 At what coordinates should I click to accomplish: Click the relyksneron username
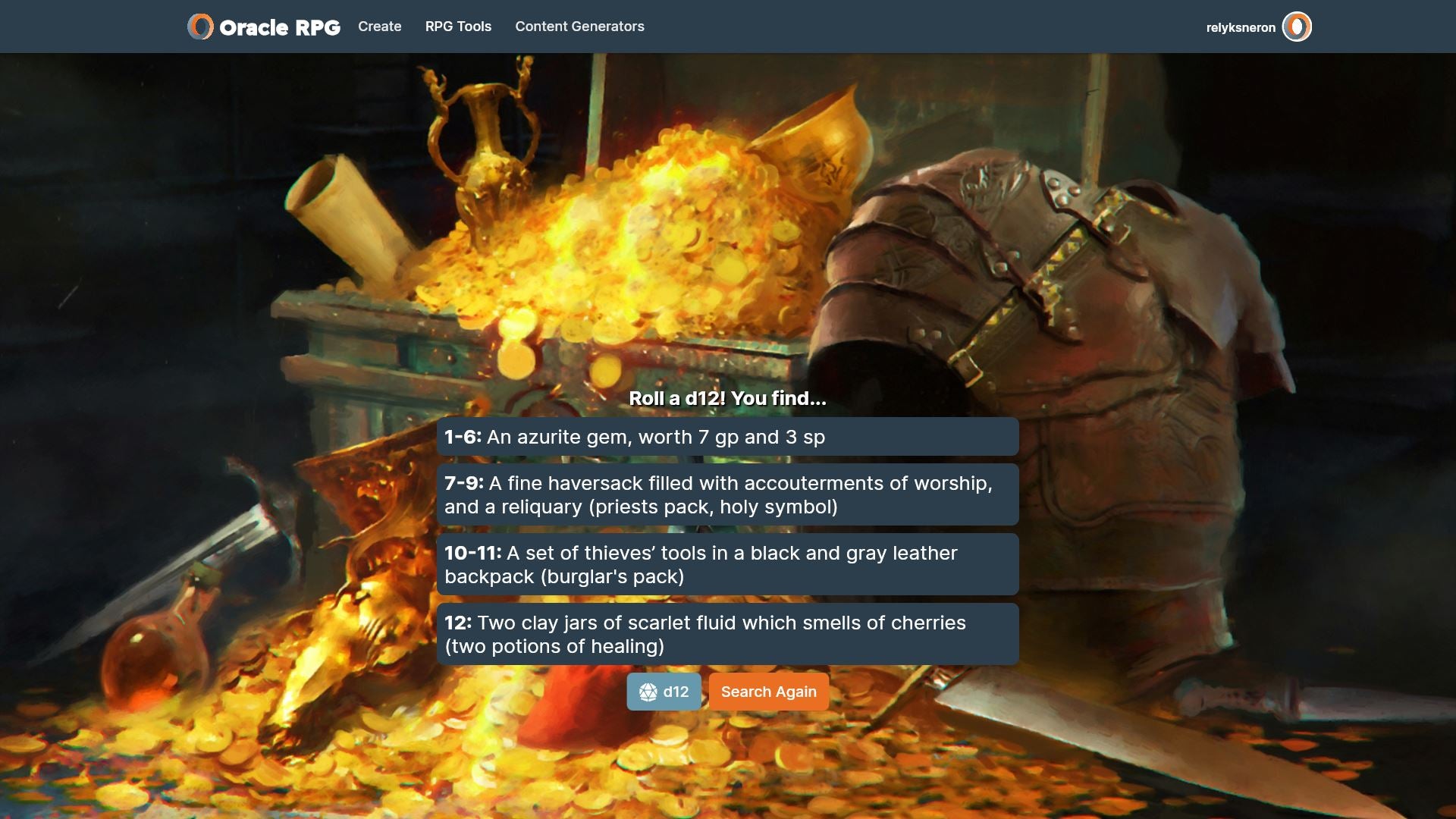[1241, 28]
